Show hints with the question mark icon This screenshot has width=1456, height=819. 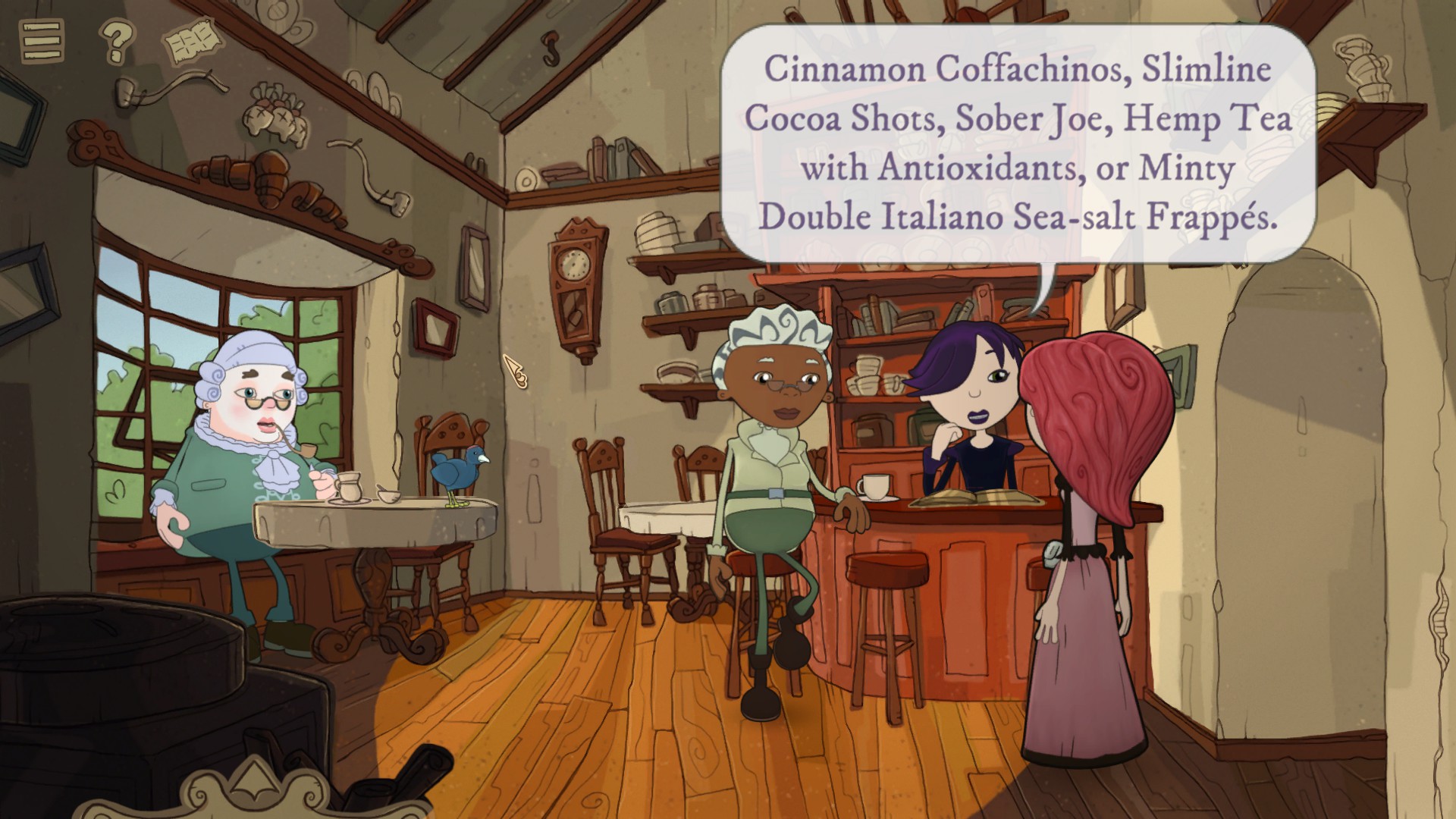116,41
